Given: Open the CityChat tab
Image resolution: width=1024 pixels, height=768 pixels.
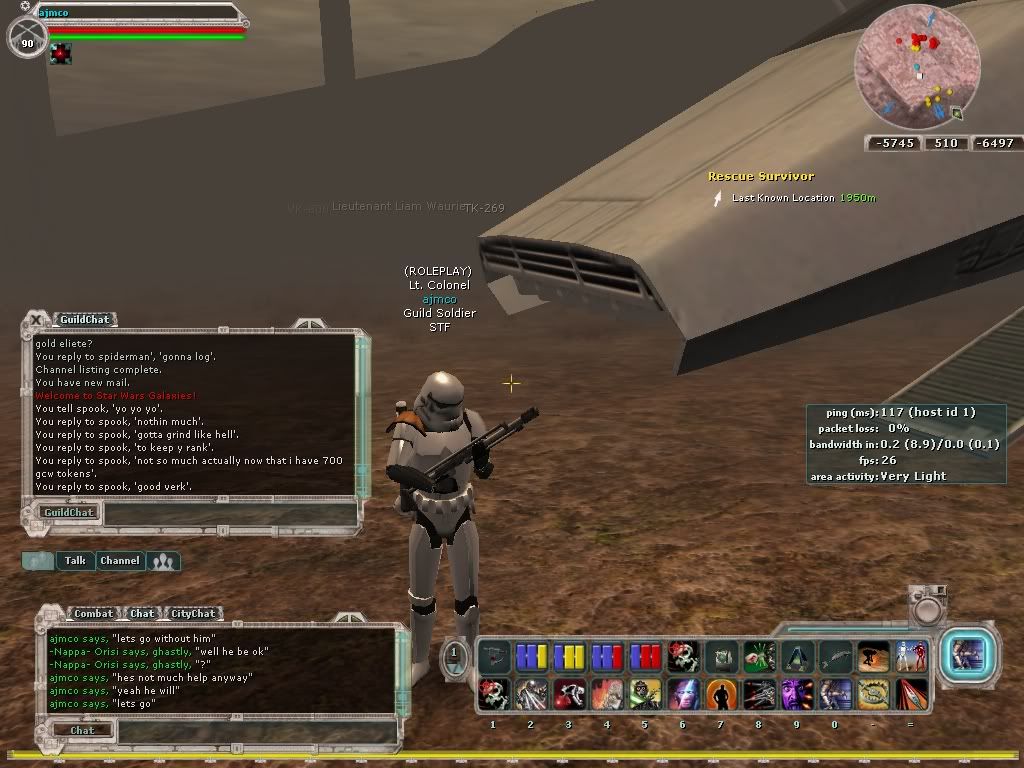Looking at the screenshot, I should tap(193, 613).
